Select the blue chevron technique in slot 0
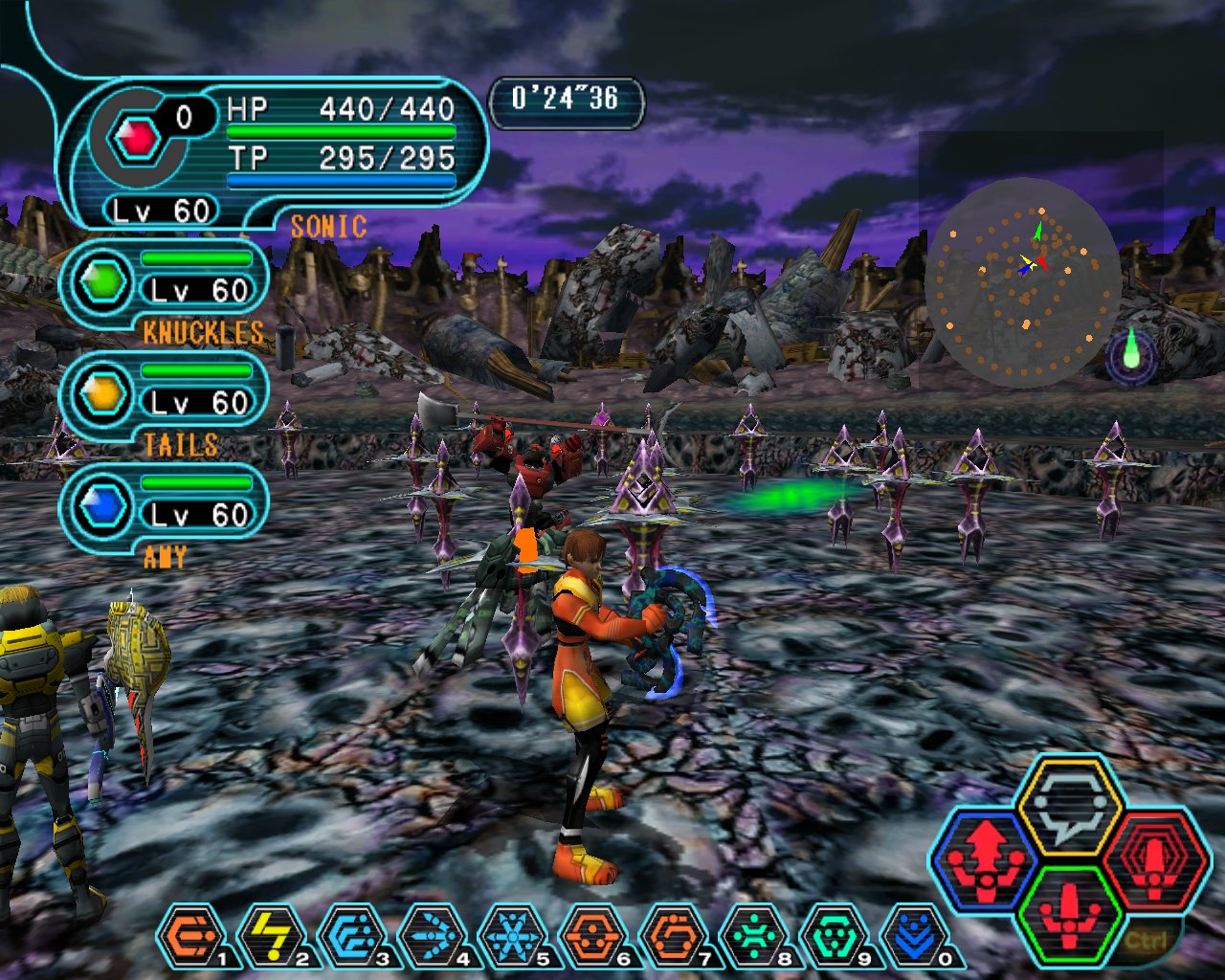This screenshot has width=1225, height=980. click(914, 936)
